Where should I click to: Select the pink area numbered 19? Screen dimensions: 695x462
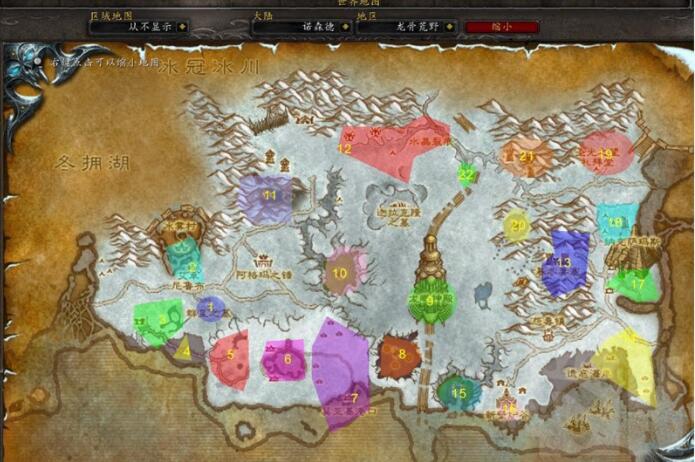pos(606,154)
